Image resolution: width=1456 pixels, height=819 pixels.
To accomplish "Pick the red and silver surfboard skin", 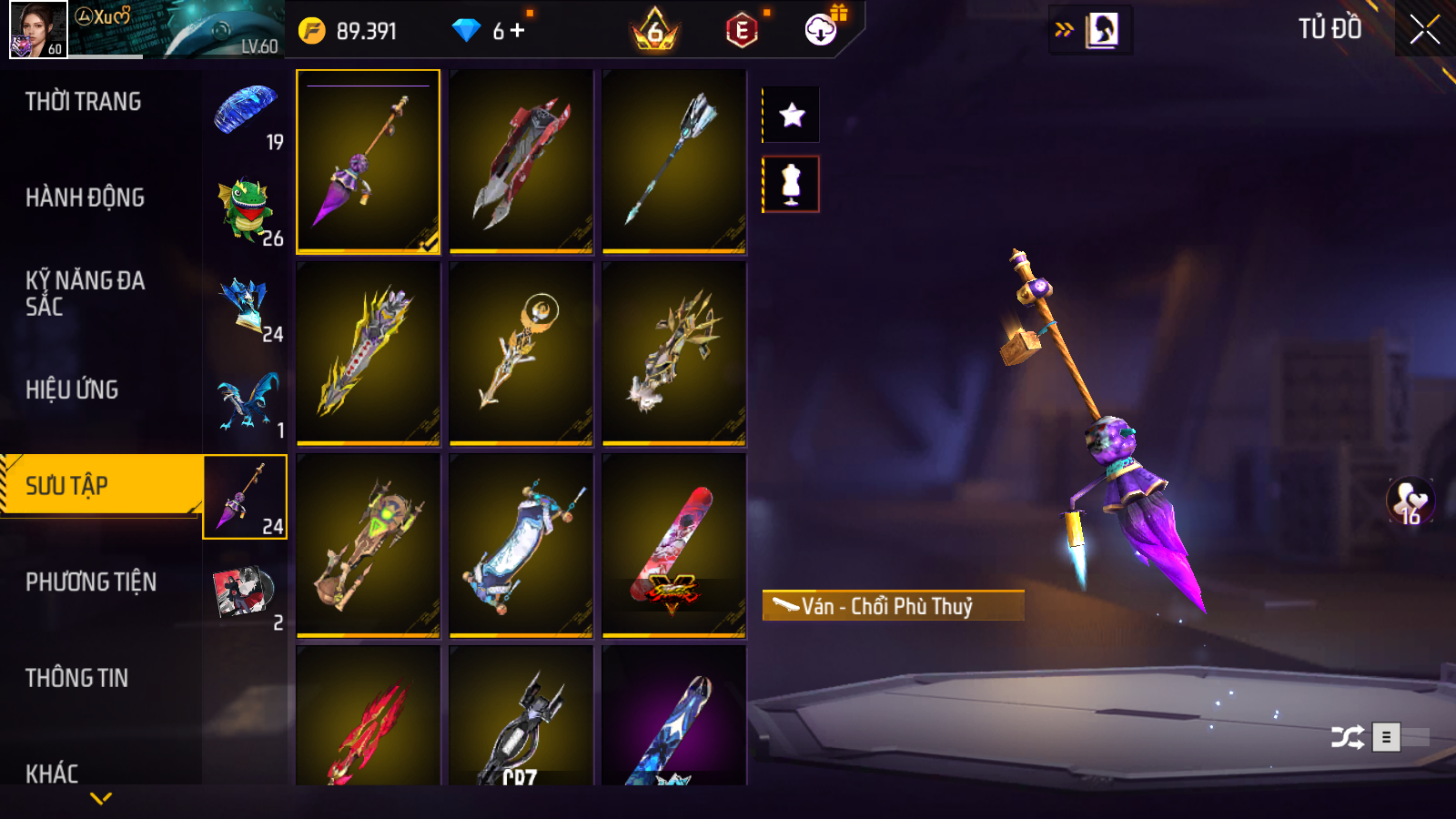I will click(x=521, y=161).
